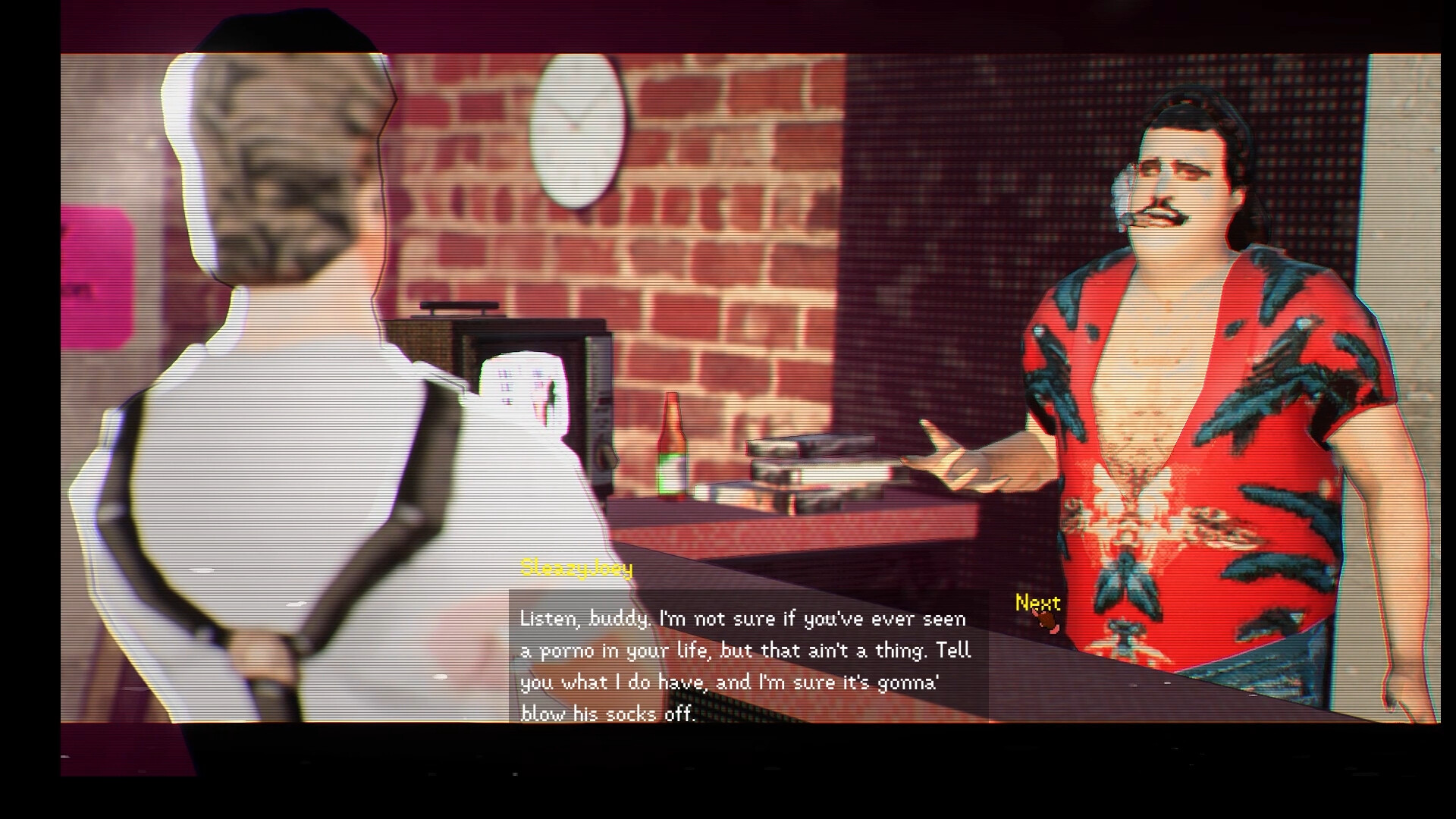Image resolution: width=1456 pixels, height=819 pixels.
Task: Select the phrase 'blow his socks off'
Action: (x=607, y=711)
